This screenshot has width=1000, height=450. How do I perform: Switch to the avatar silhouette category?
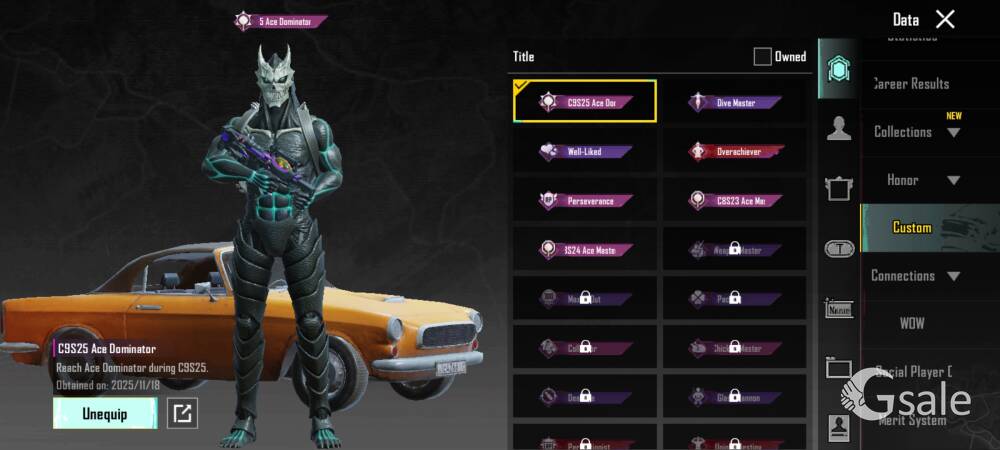pos(838,128)
